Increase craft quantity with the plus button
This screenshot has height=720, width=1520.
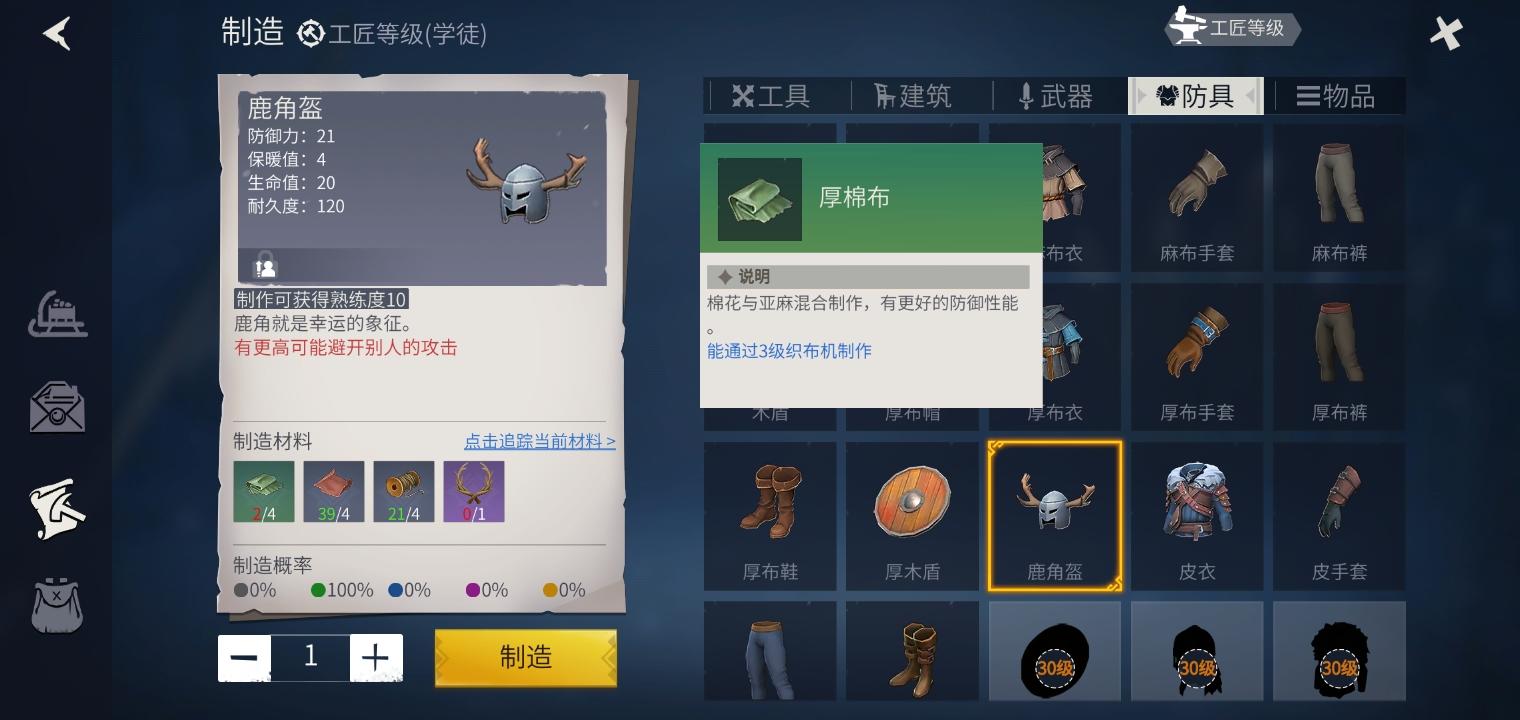pyautogui.click(x=376, y=657)
